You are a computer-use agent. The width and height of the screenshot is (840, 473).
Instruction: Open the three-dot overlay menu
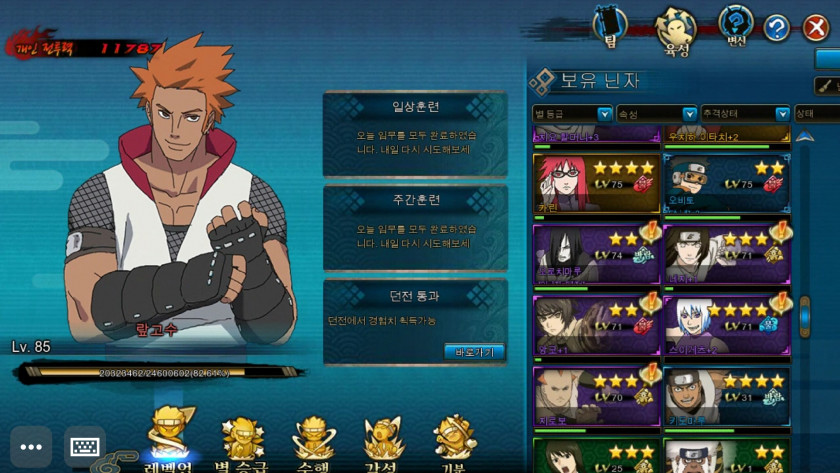[31, 447]
